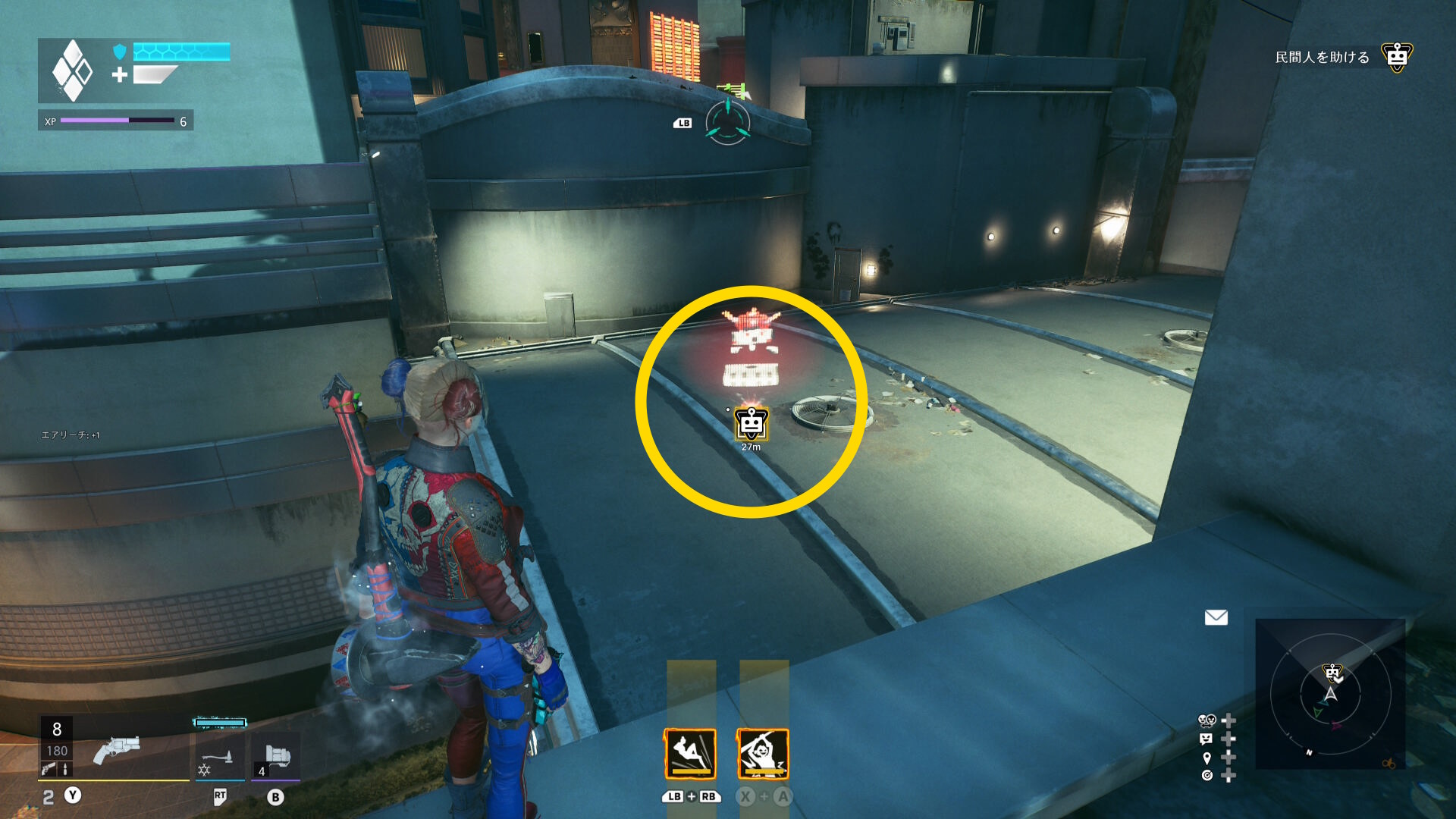Click the swap squad member shortcut icon
The image size is (1456, 819).
point(1207,720)
